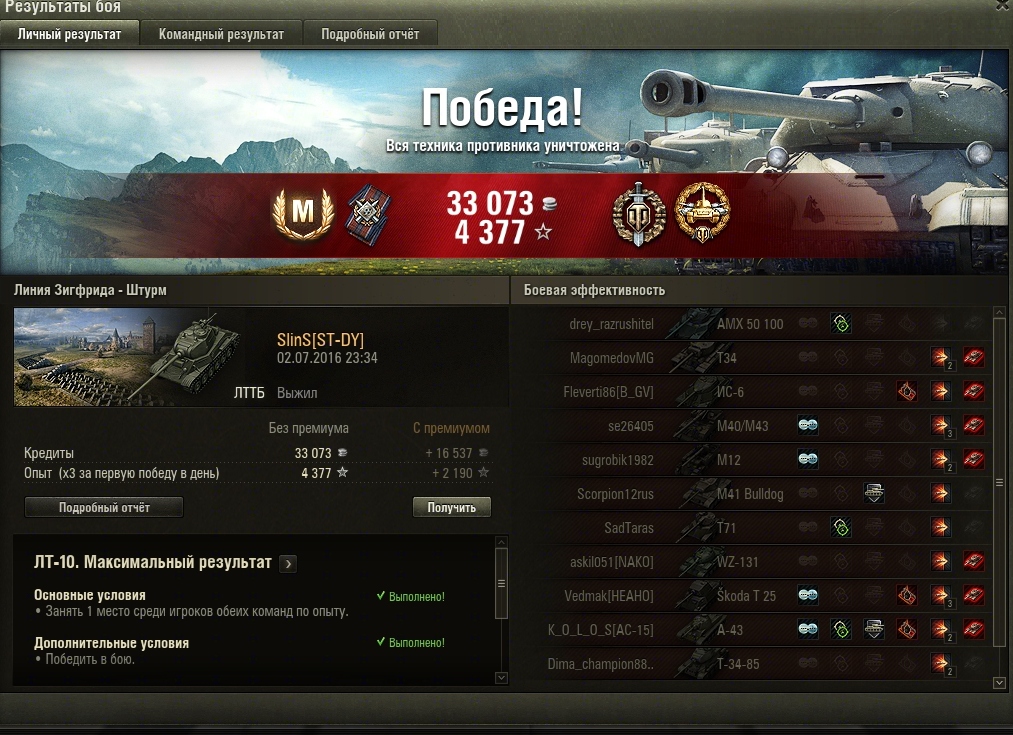The width and height of the screenshot is (1013, 735).
Task: Click the mission conditions down scroll arrow
Action: coord(501,678)
